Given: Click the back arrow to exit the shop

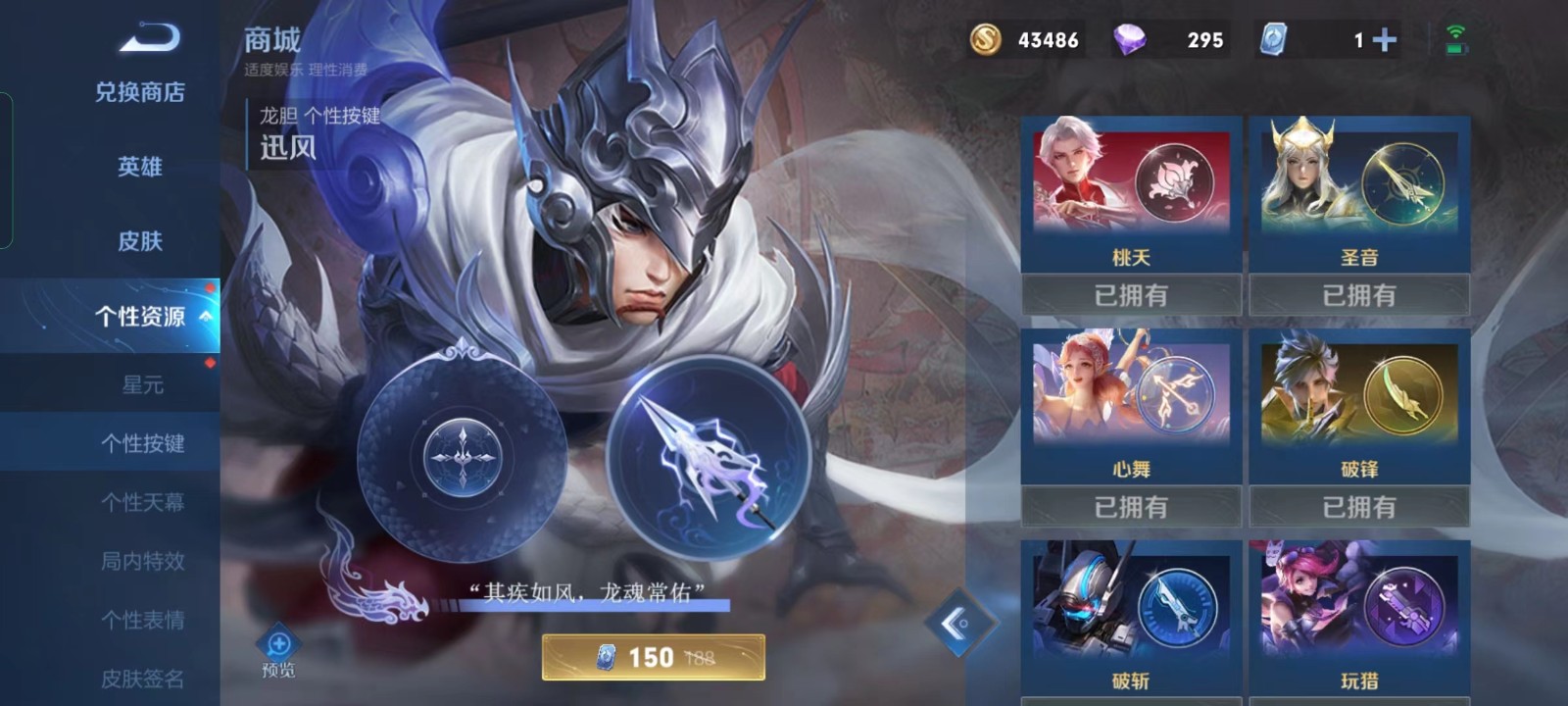Looking at the screenshot, I should click(x=149, y=39).
